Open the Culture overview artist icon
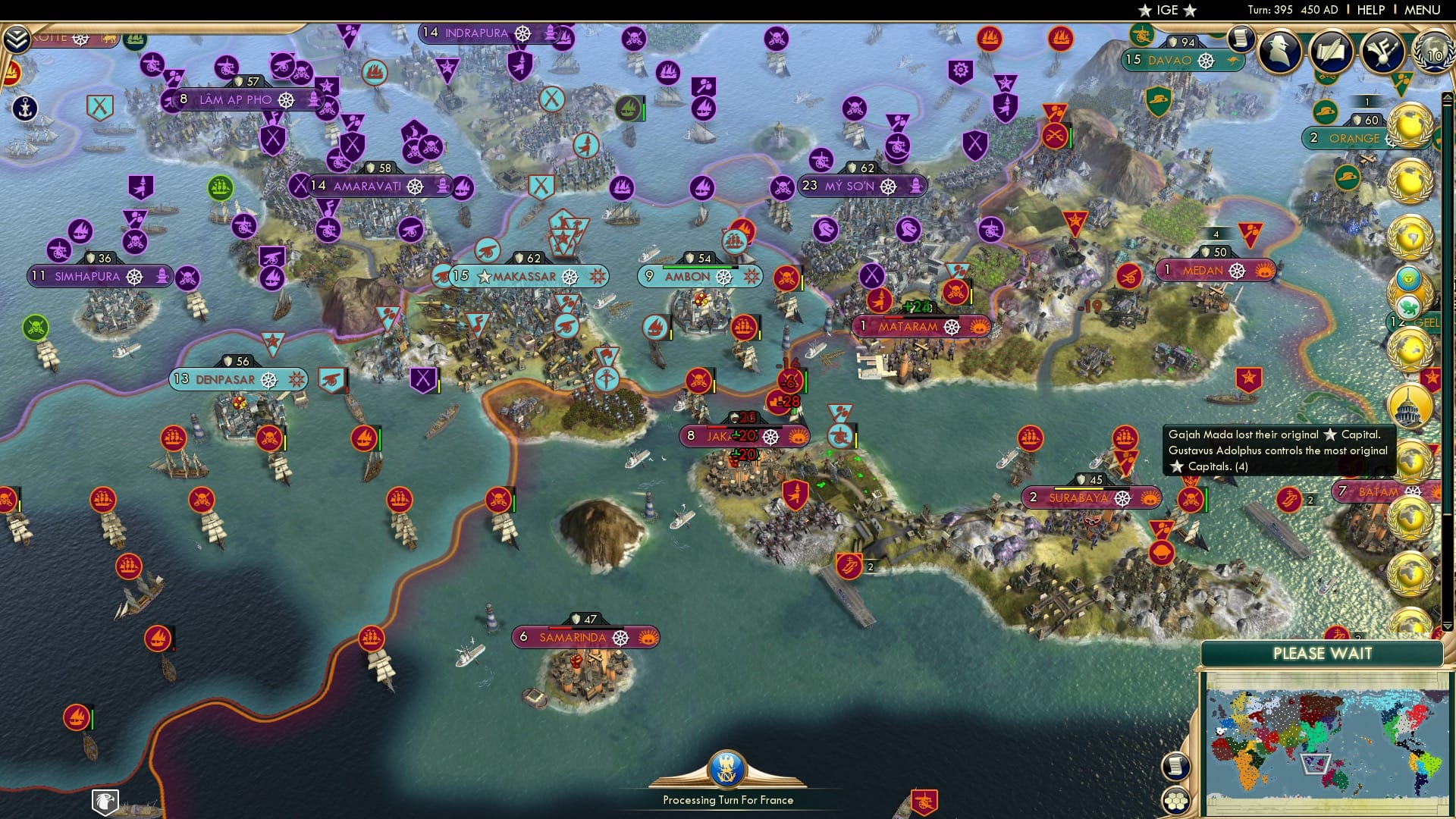The width and height of the screenshot is (1456, 819). 1382,53
